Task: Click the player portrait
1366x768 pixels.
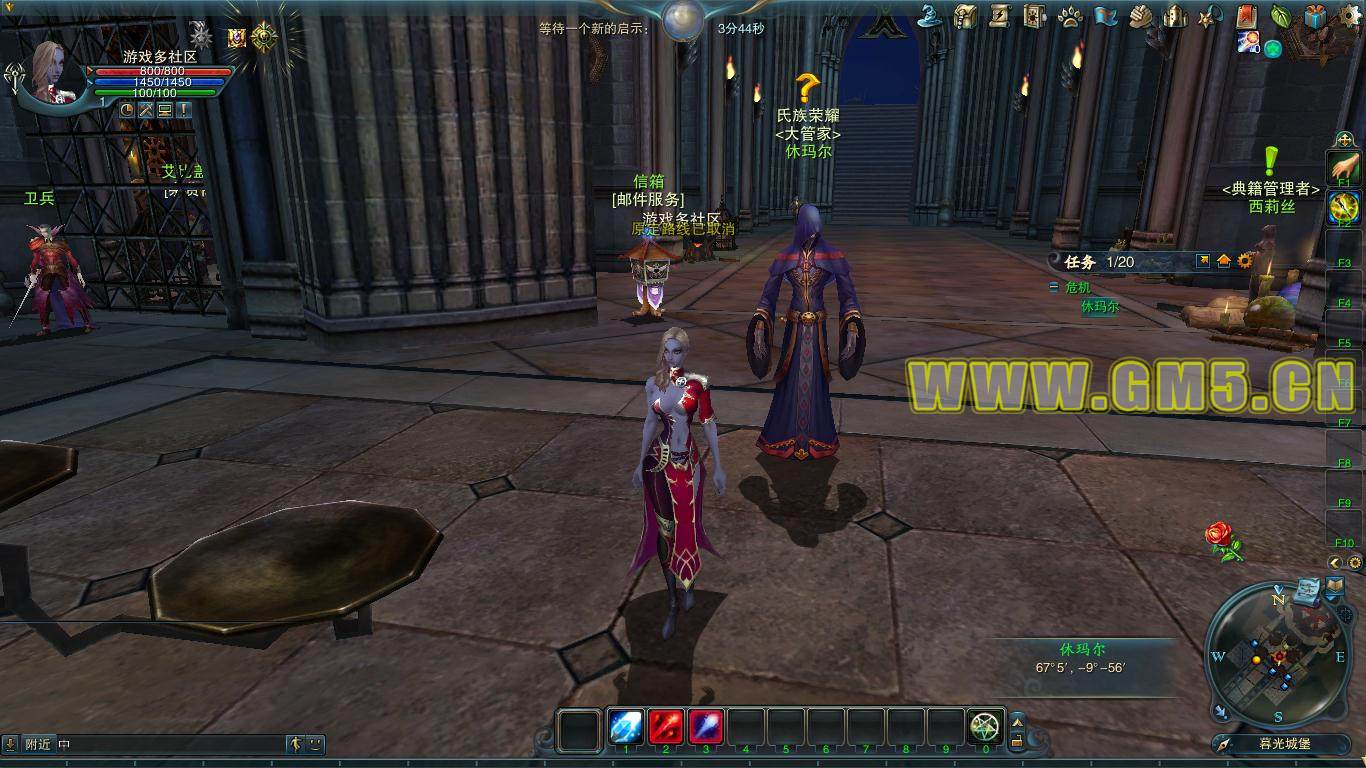Action: (55, 70)
